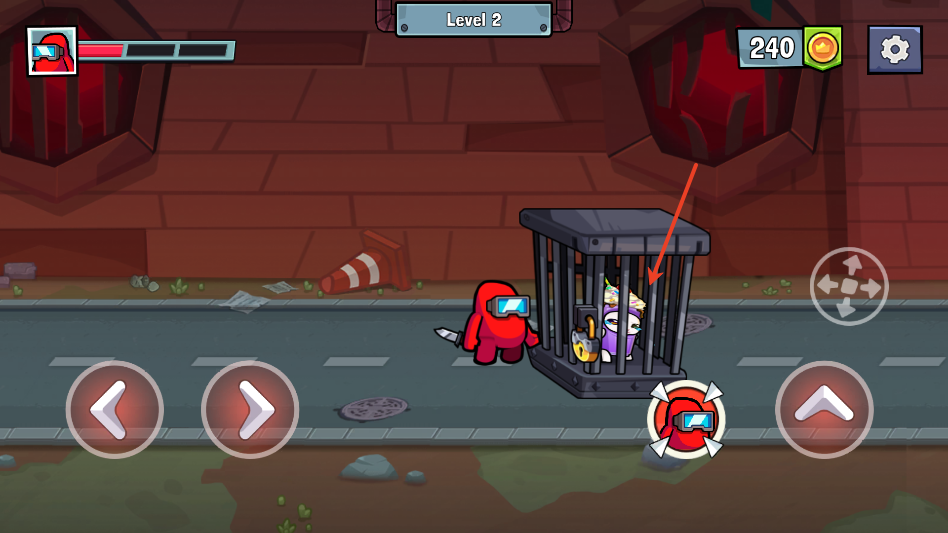Activate the red crewmate attack button

click(x=686, y=420)
